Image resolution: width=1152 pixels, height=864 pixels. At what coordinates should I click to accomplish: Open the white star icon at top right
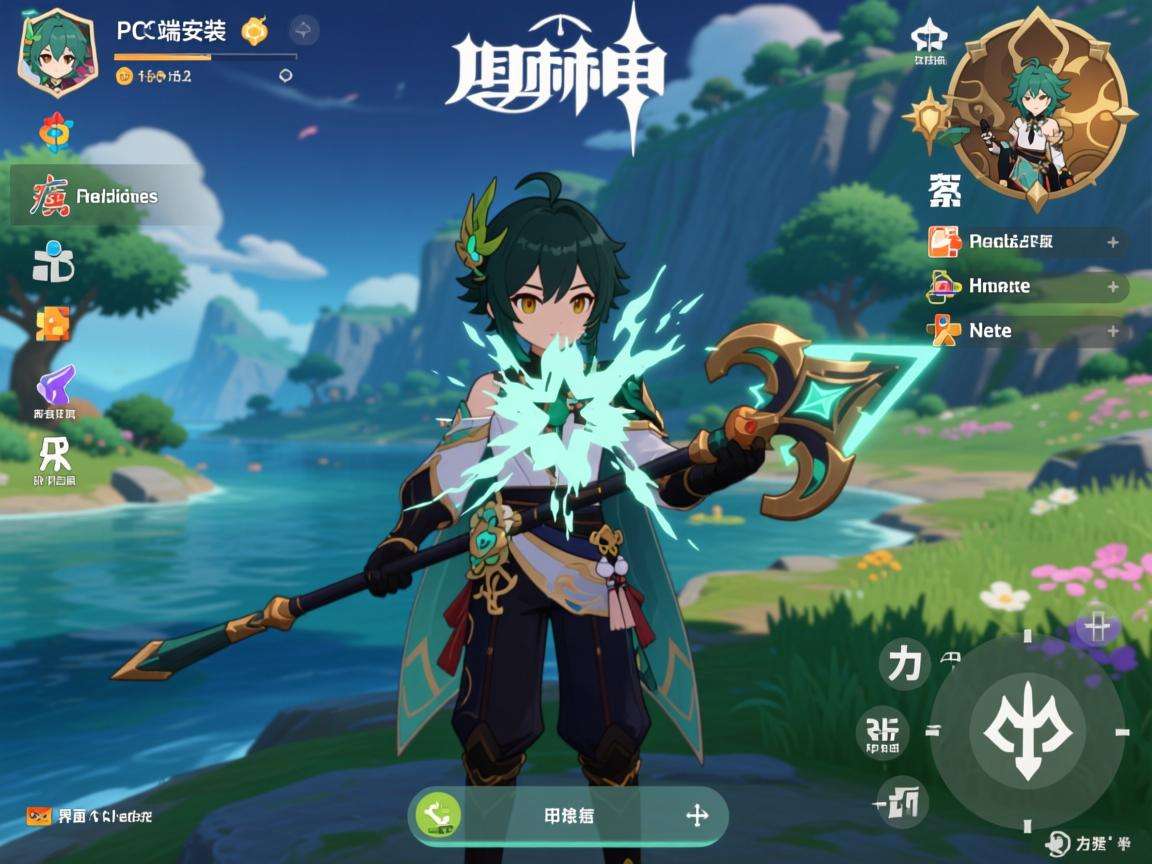coord(929,37)
